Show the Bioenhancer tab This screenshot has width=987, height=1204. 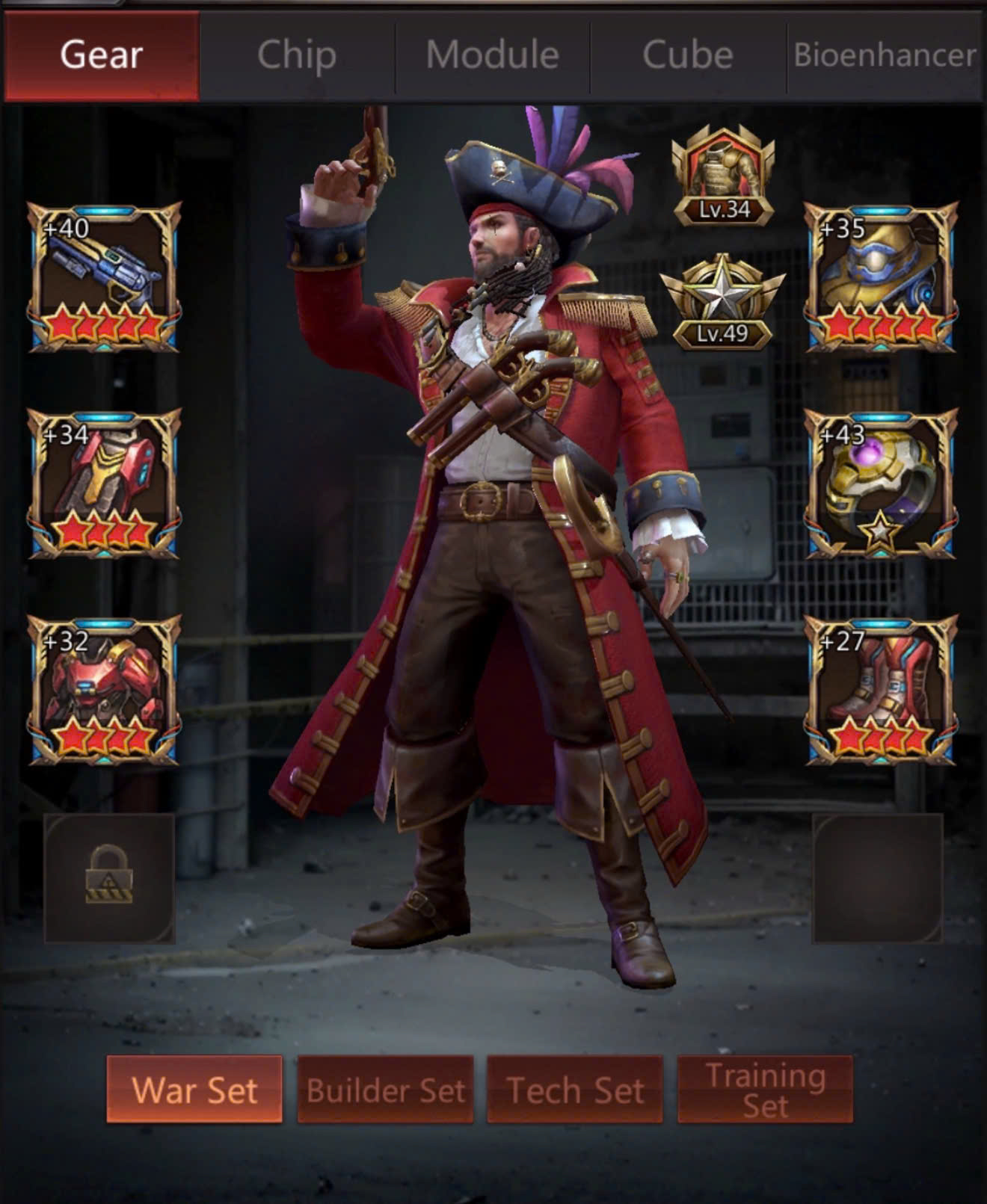coord(885,55)
